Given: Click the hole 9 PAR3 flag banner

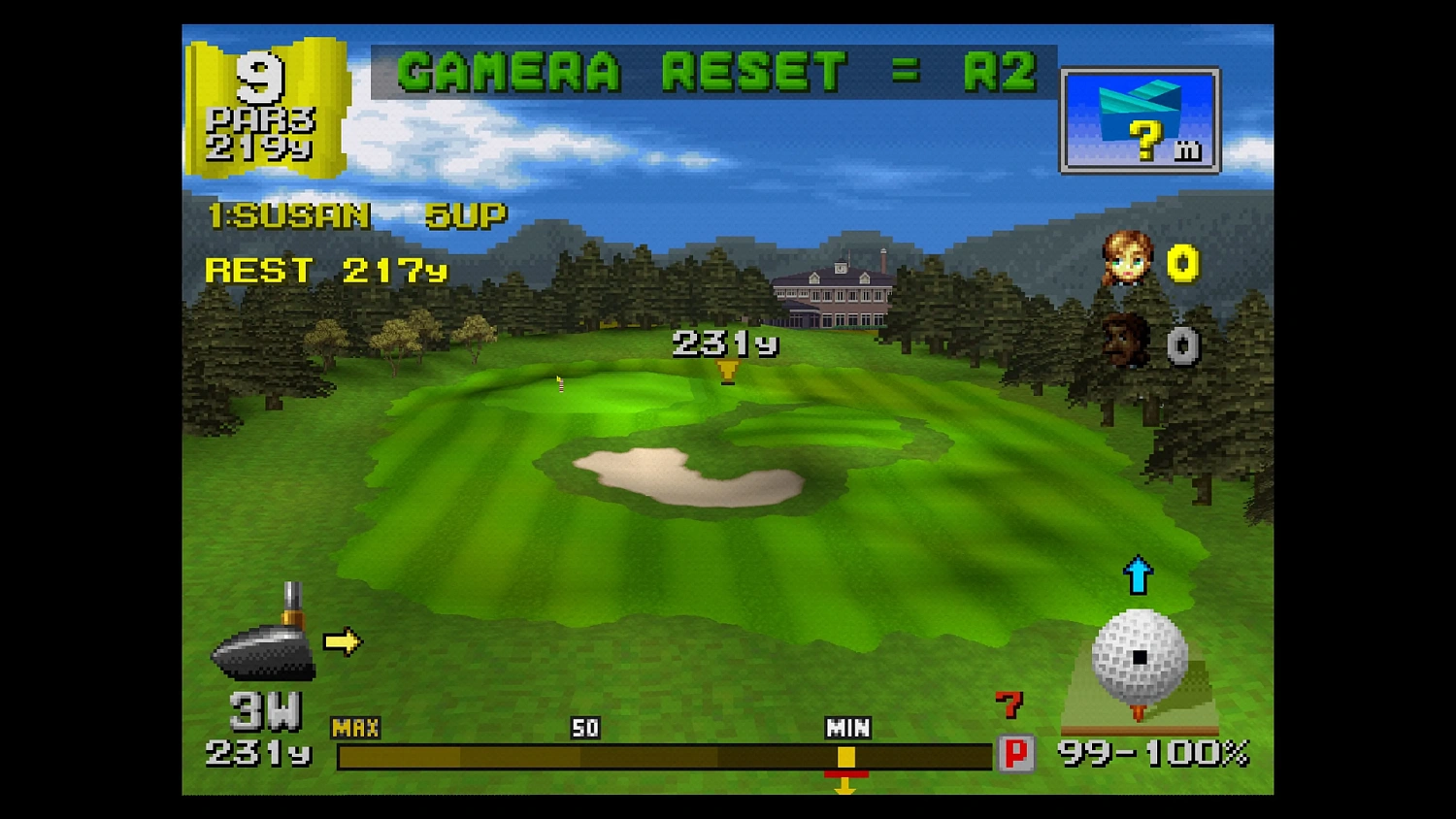Looking at the screenshot, I should 264,105.
